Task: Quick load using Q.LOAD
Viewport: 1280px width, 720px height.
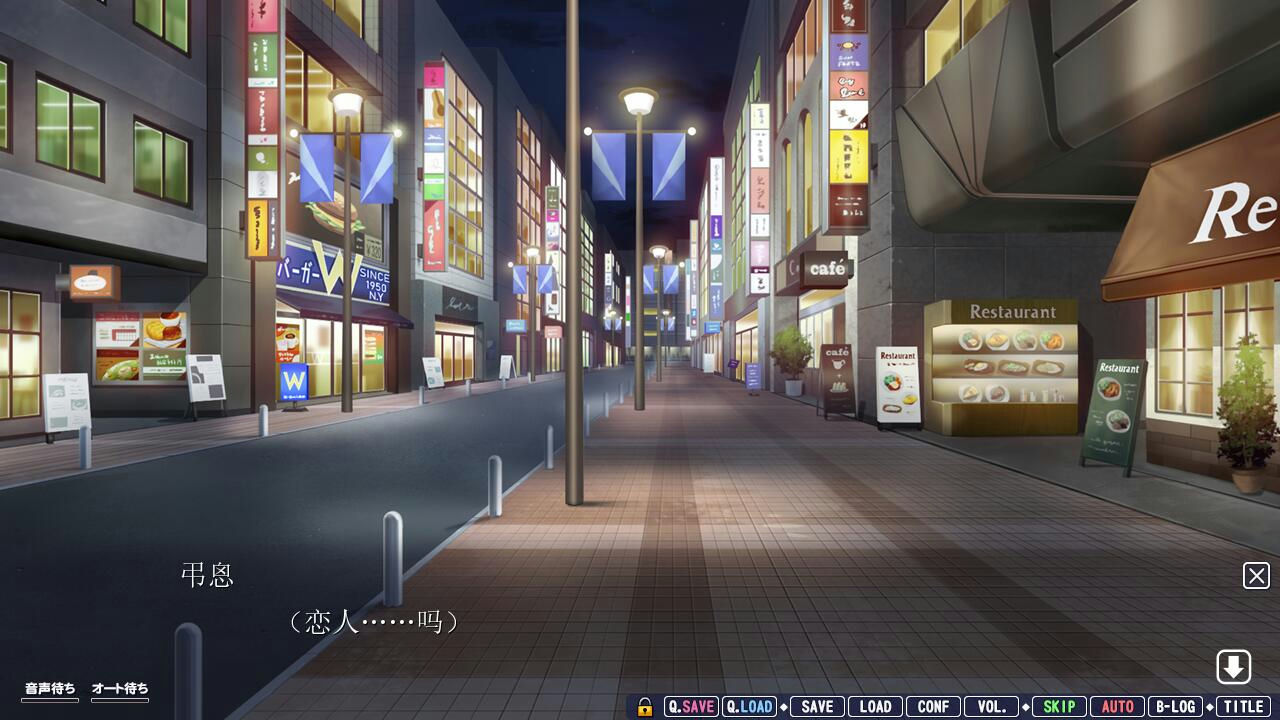Action: [749, 707]
